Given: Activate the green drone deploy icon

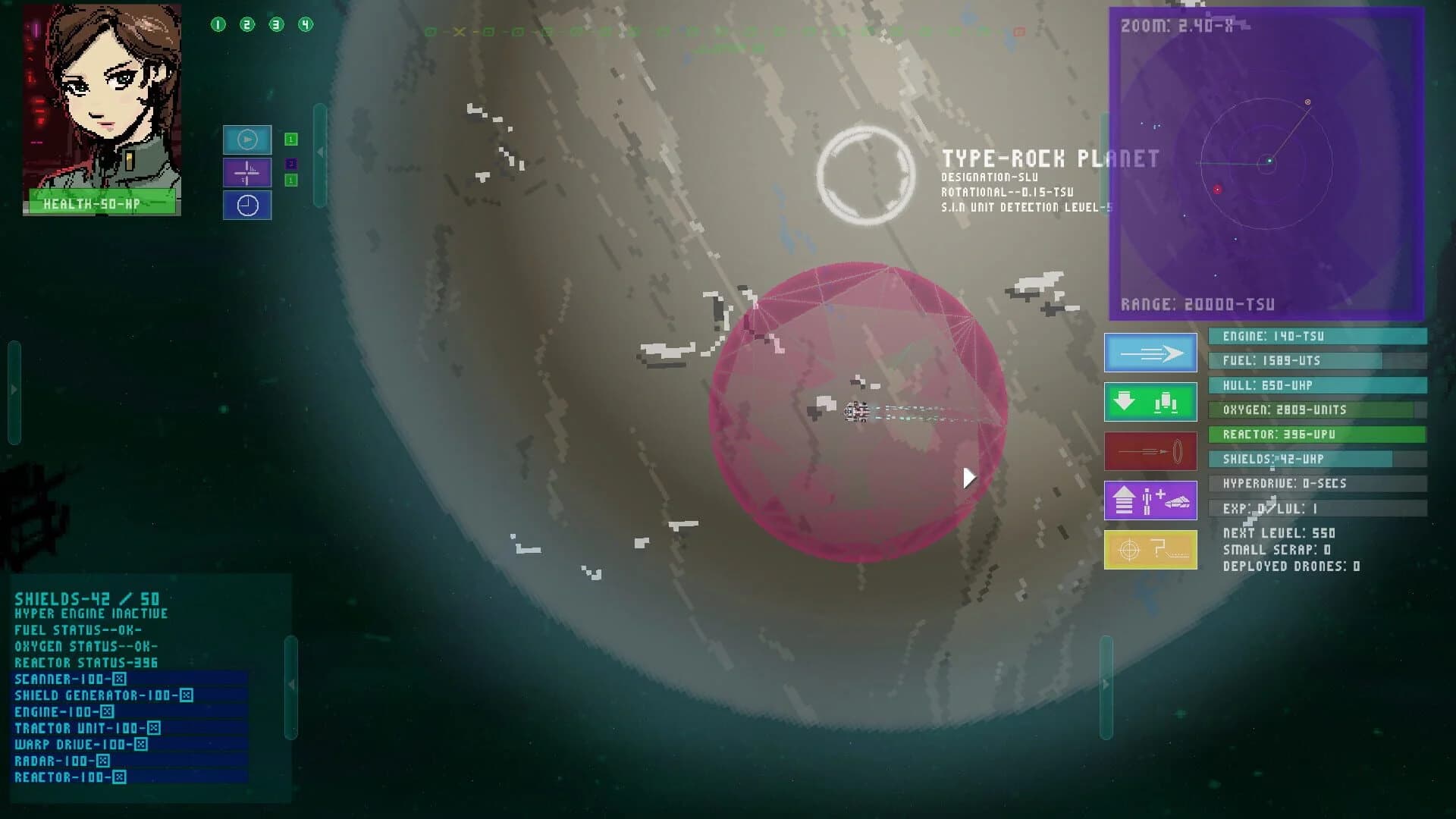Looking at the screenshot, I should [1150, 402].
